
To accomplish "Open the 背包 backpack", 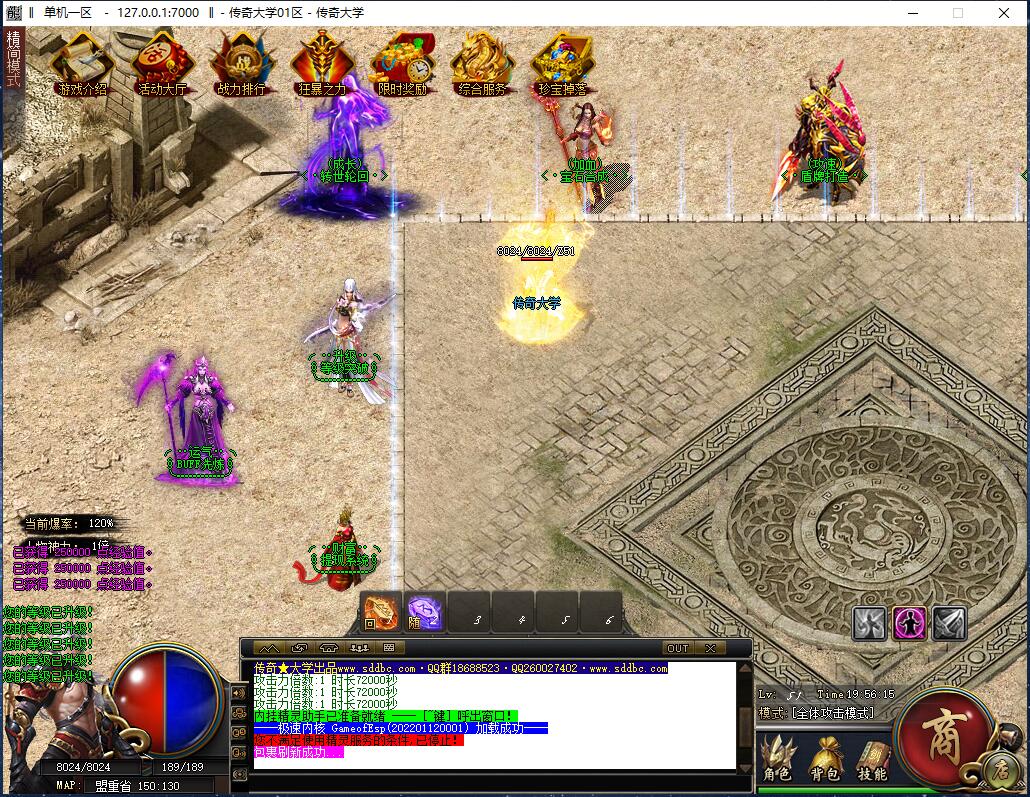I will pyautogui.click(x=825, y=760).
